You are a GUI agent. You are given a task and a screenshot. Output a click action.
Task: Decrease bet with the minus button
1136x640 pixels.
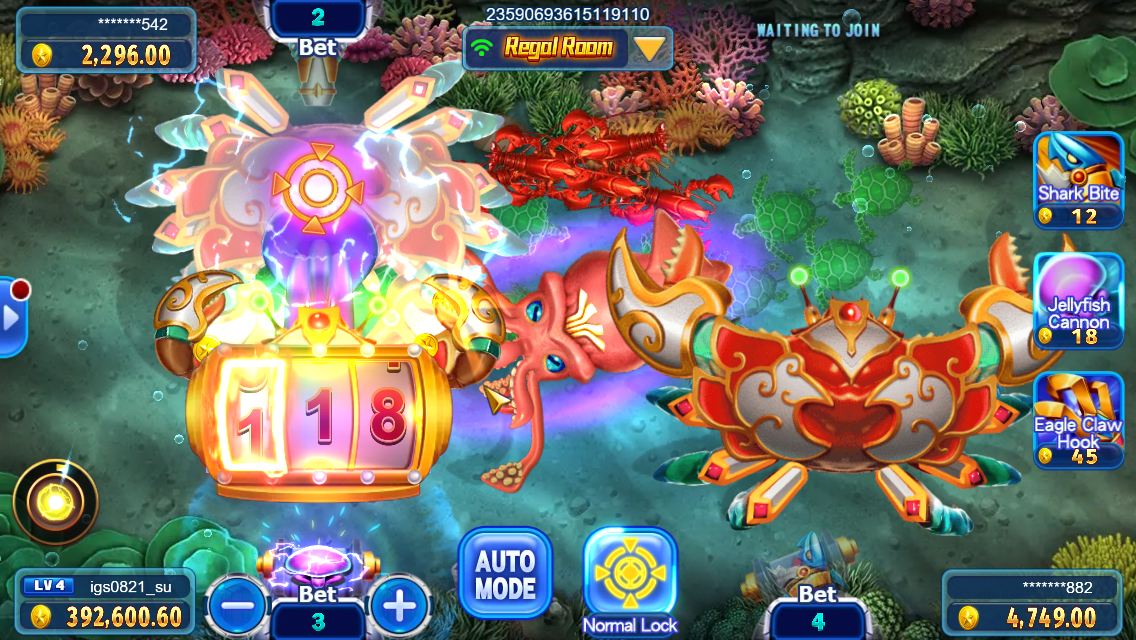(x=237, y=604)
